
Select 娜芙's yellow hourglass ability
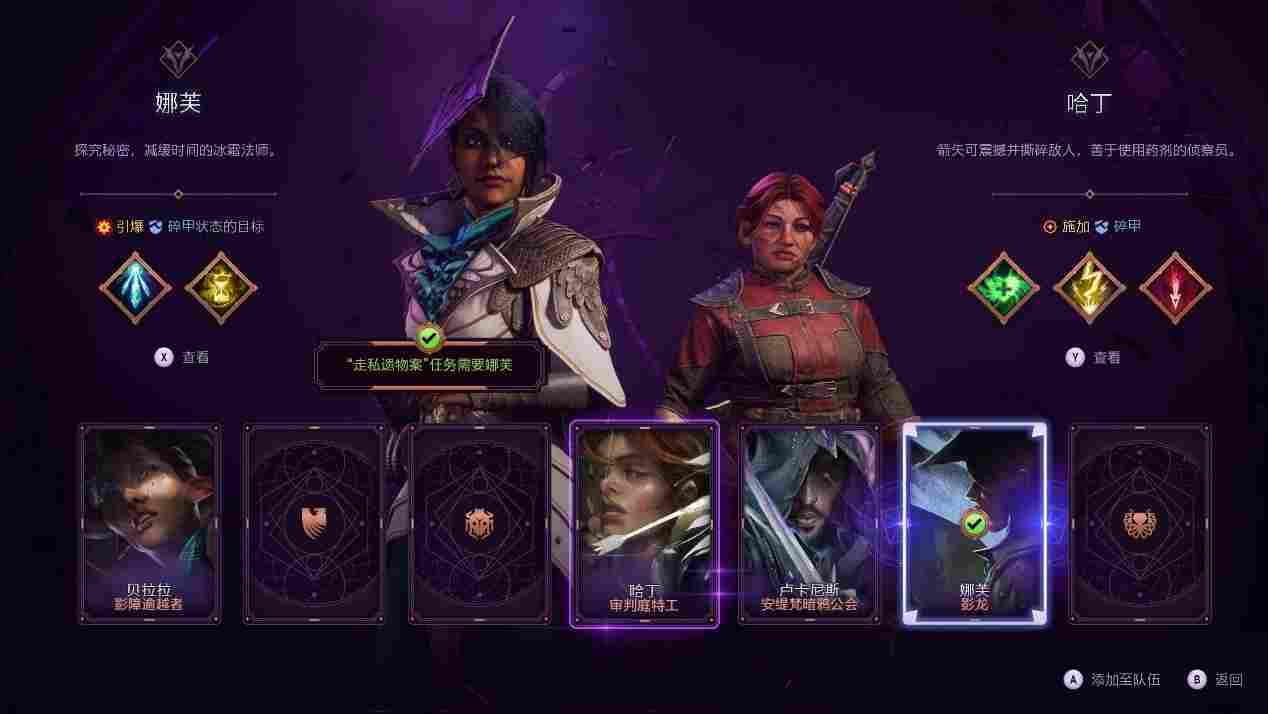[x=221, y=288]
